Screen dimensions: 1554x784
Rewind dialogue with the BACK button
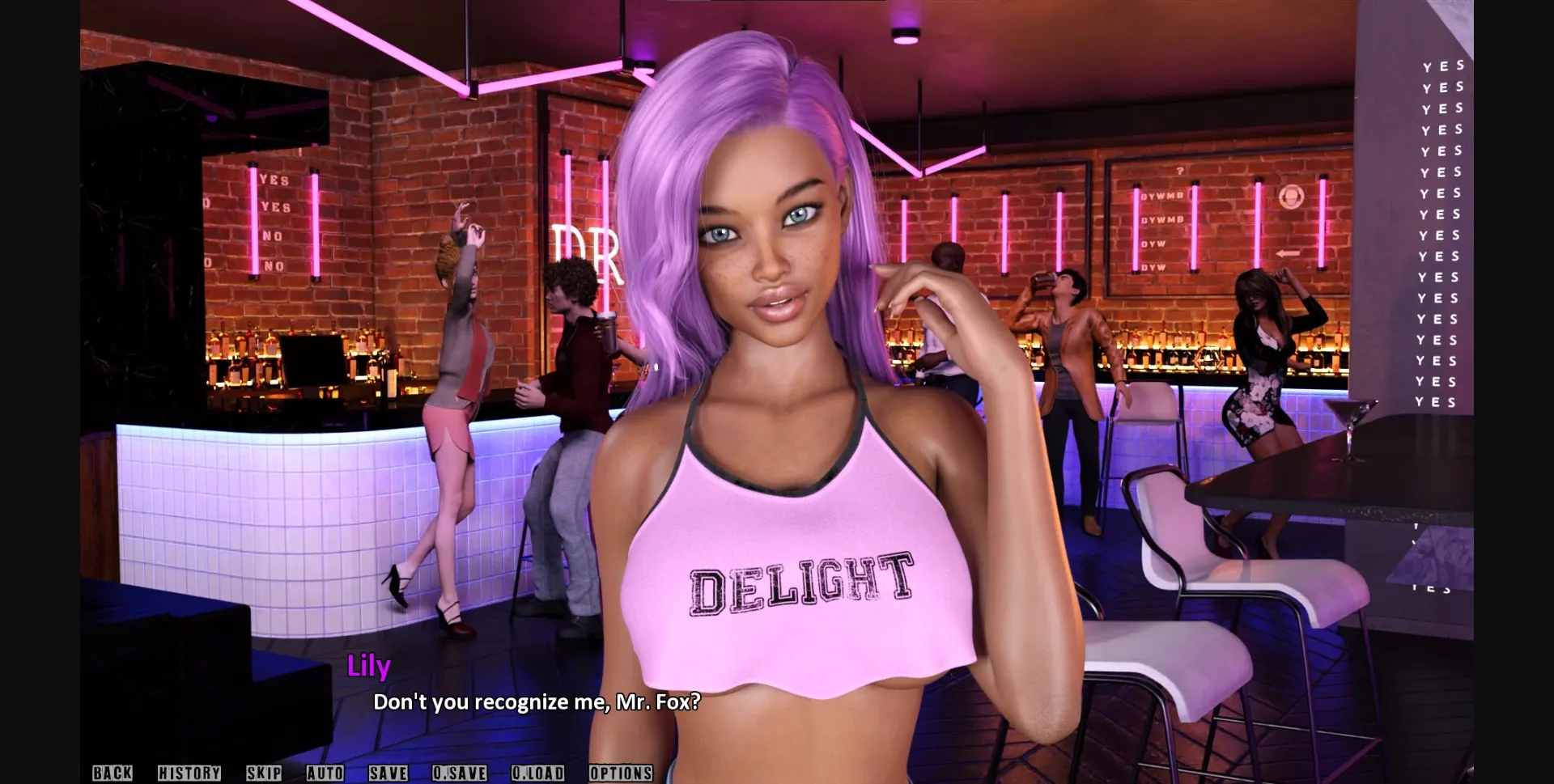click(113, 773)
